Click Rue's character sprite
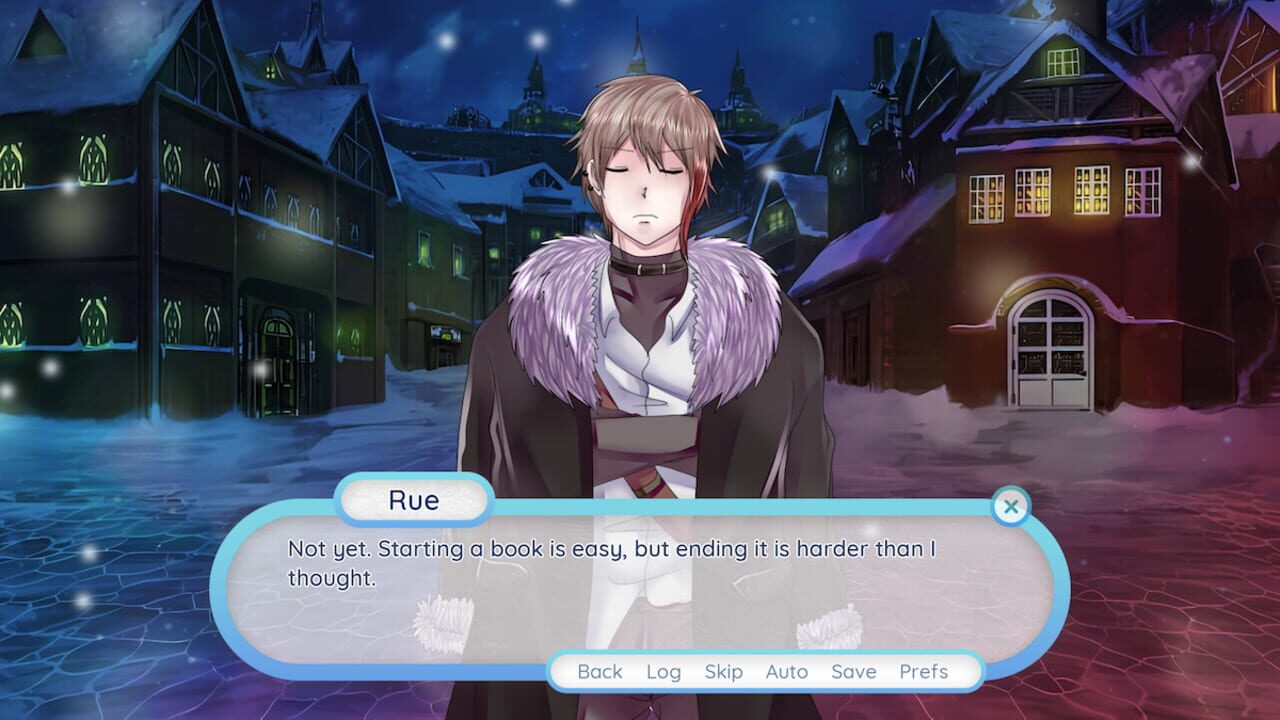This screenshot has width=1280, height=720. click(x=640, y=250)
